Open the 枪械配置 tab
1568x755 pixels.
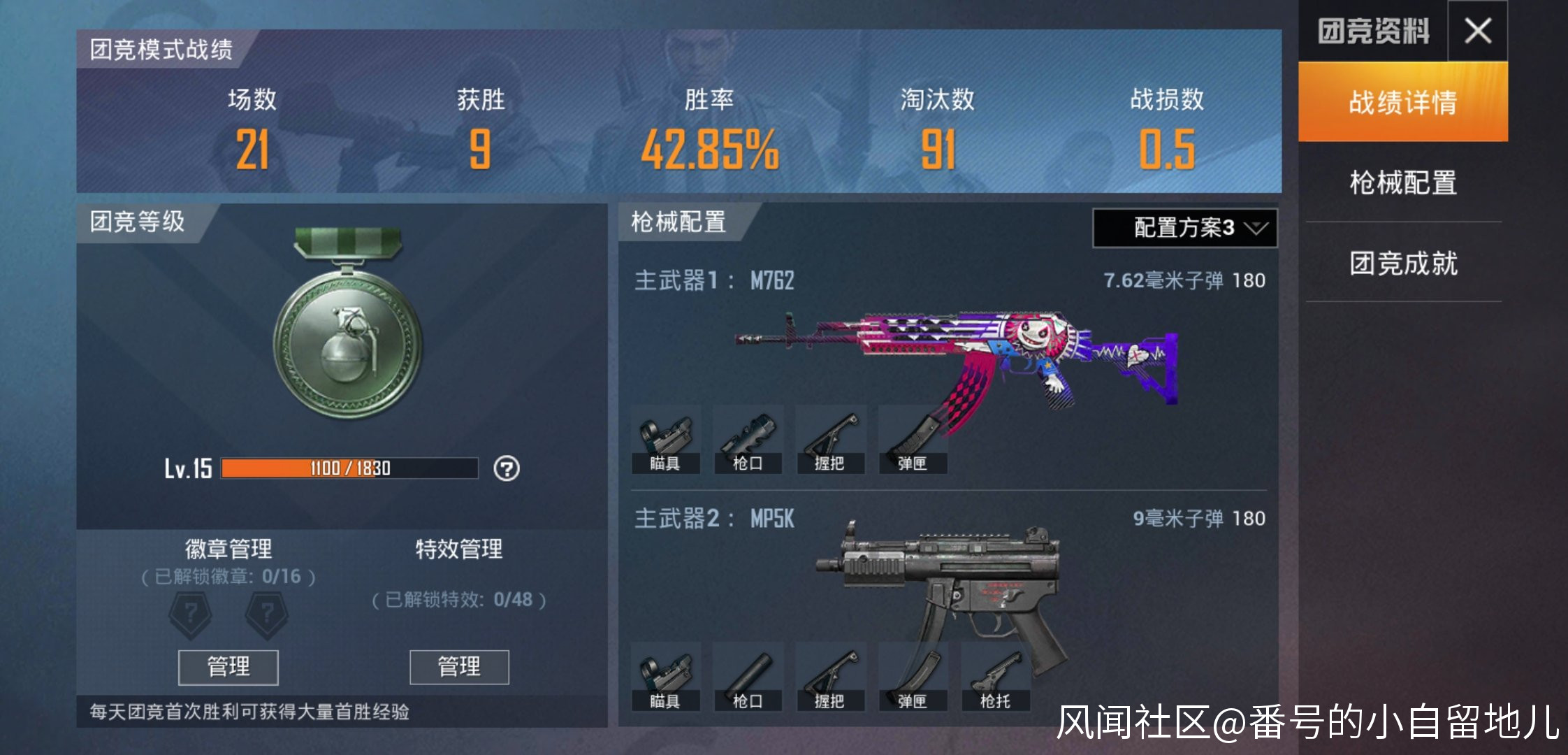(x=1402, y=182)
